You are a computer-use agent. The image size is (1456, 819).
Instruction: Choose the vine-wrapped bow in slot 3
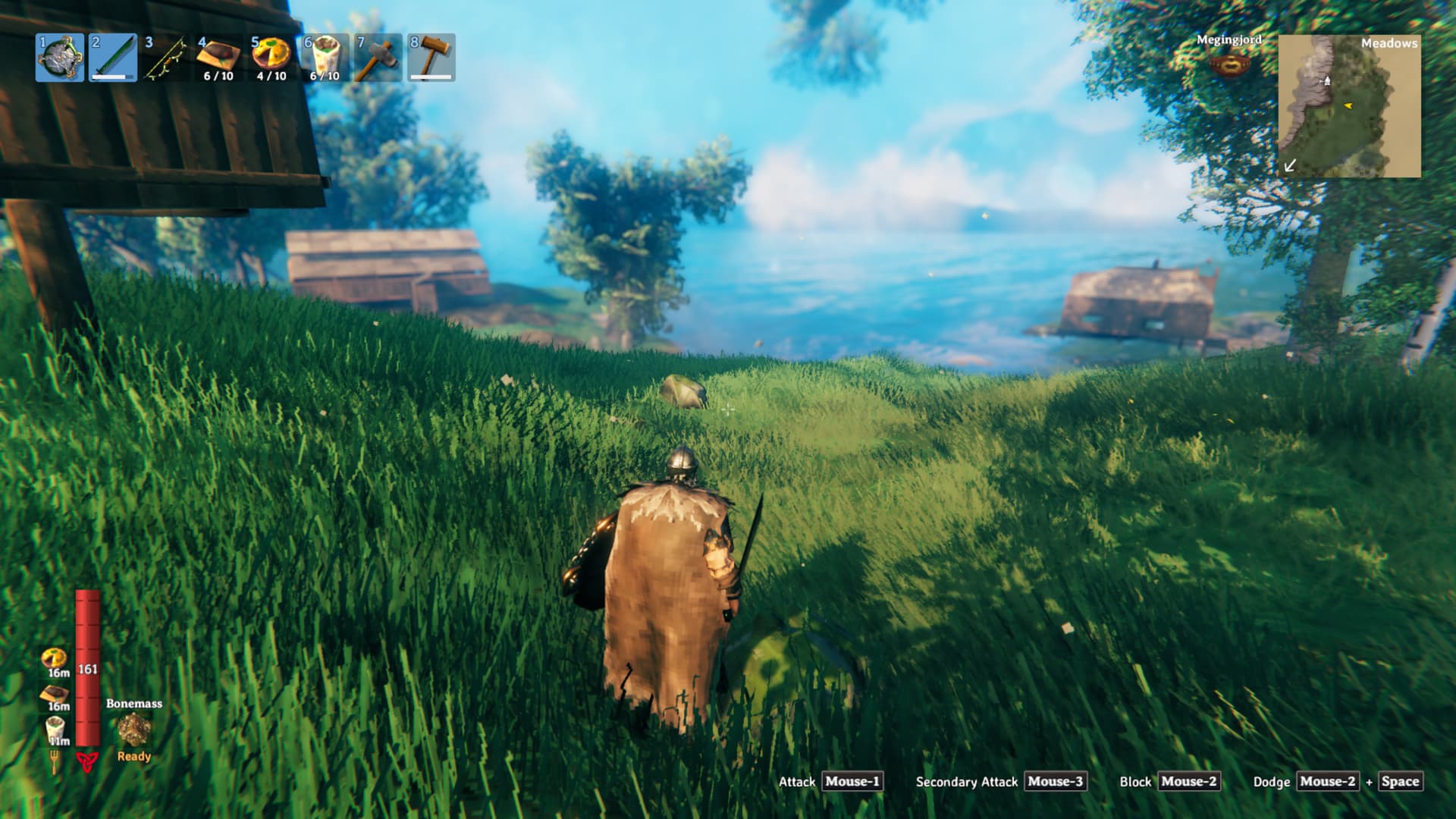[166, 58]
